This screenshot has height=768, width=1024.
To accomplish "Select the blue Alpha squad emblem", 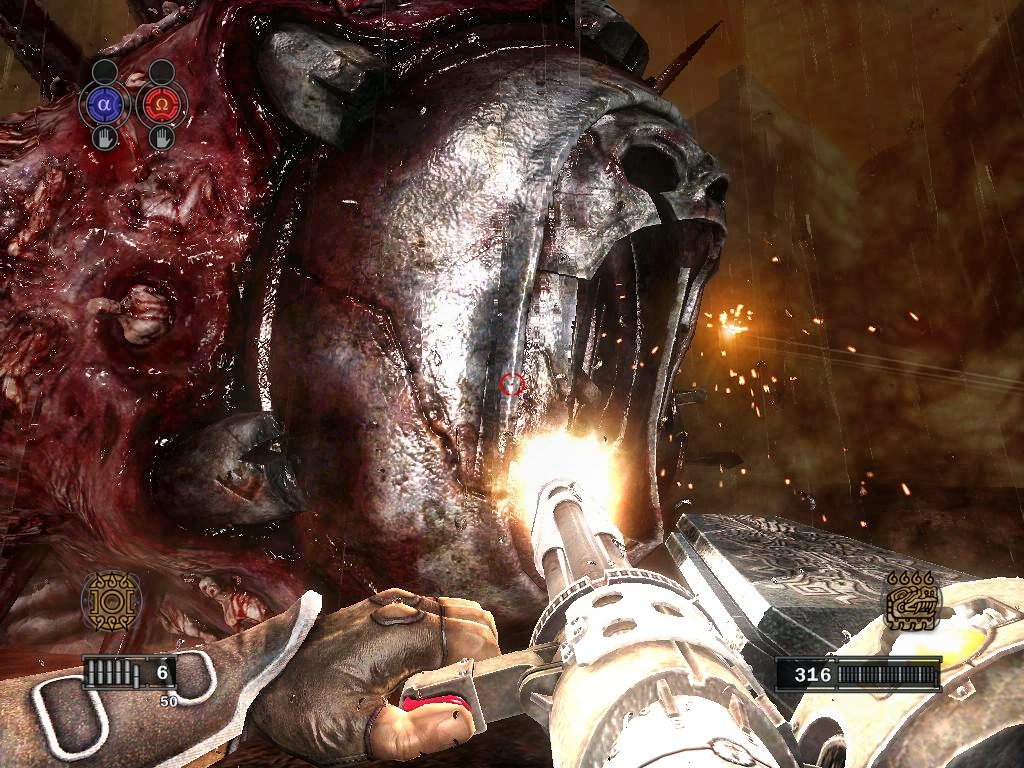I will coord(106,105).
